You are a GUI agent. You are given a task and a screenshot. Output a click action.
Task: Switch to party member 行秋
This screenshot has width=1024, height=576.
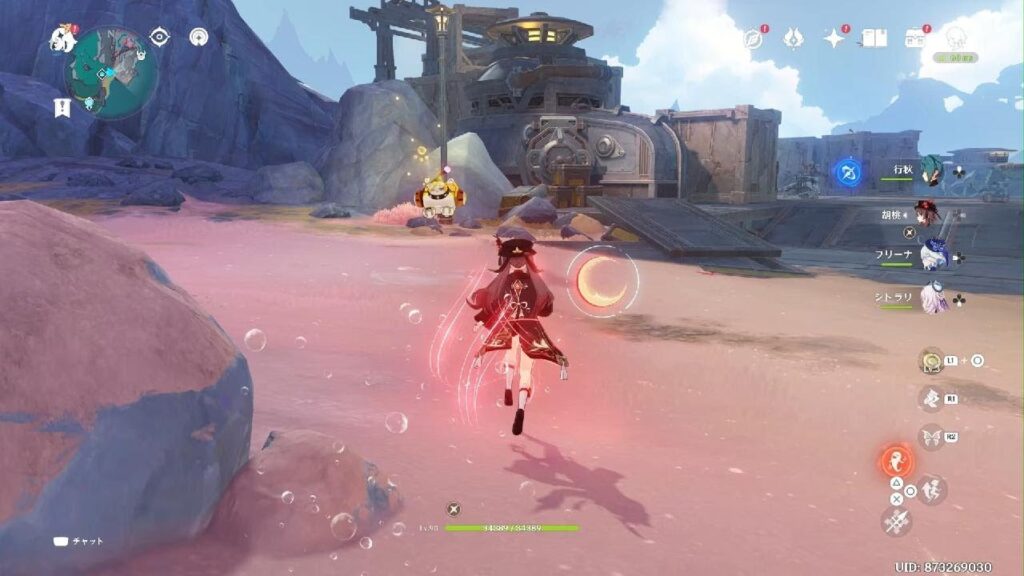(x=932, y=169)
